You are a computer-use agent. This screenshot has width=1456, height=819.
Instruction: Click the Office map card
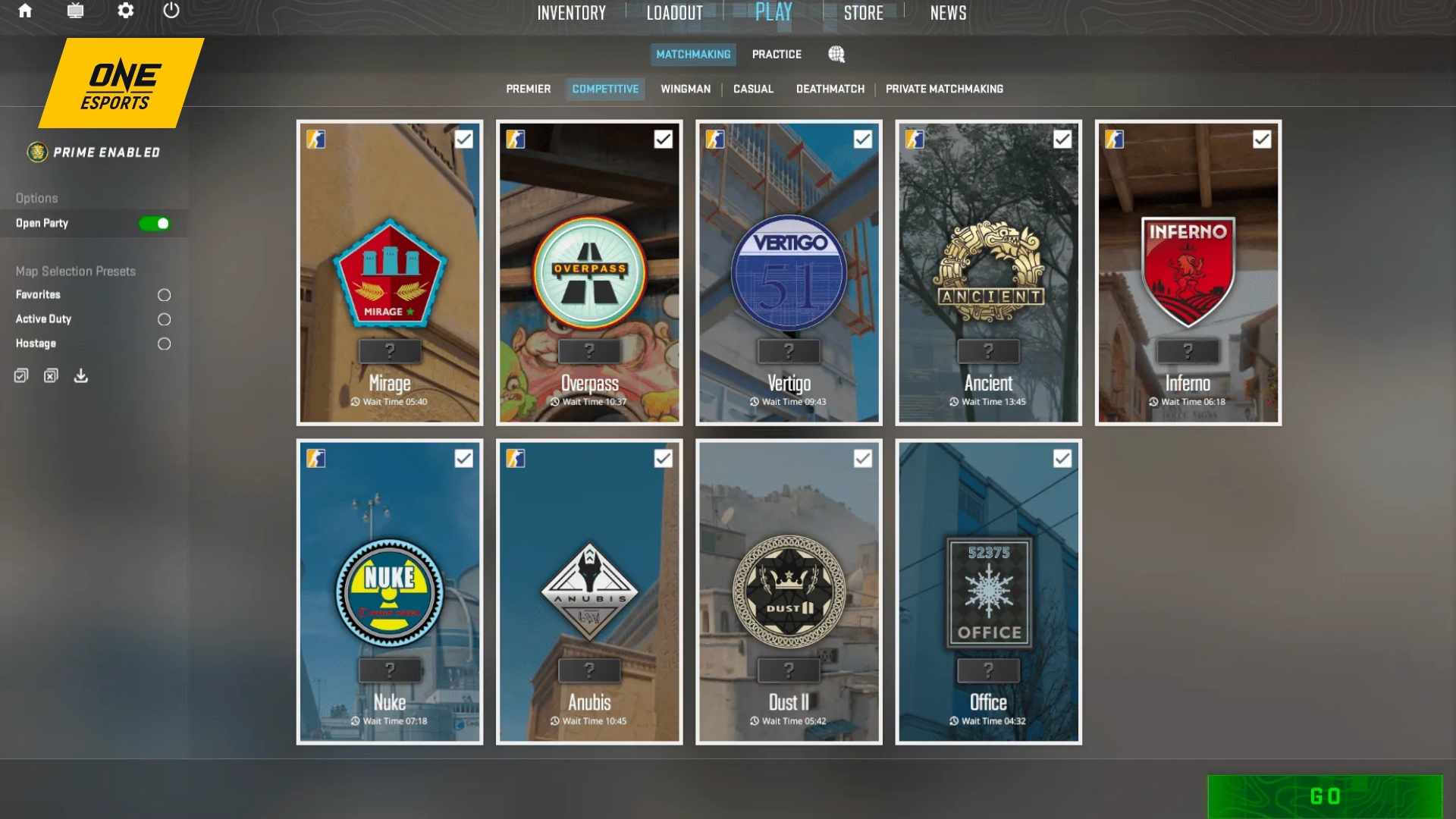coord(988,591)
